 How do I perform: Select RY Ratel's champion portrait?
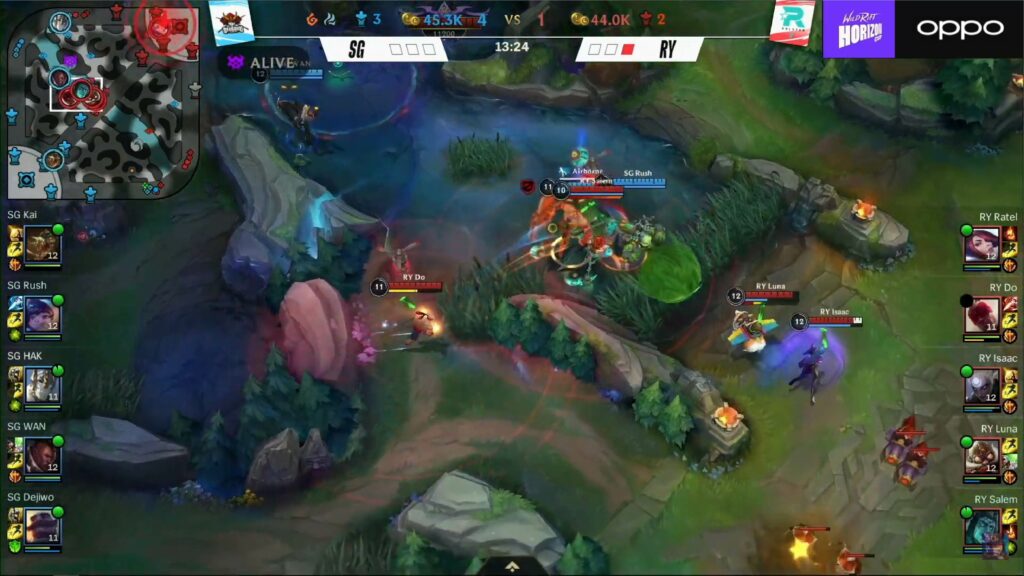[981, 245]
